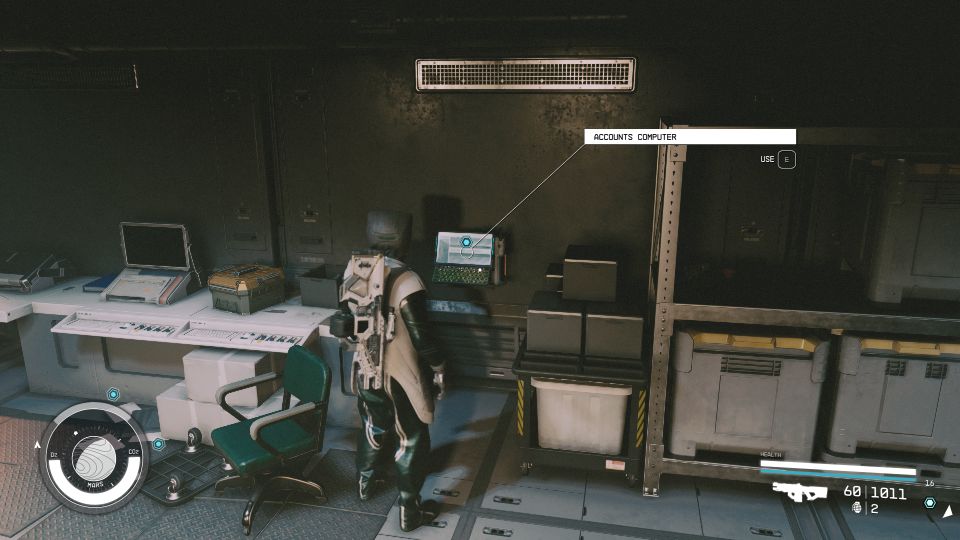Click the circular Mars compass gauge
Image resolution: width=960 pixels, height=540 pixels.
coord(94,456)
